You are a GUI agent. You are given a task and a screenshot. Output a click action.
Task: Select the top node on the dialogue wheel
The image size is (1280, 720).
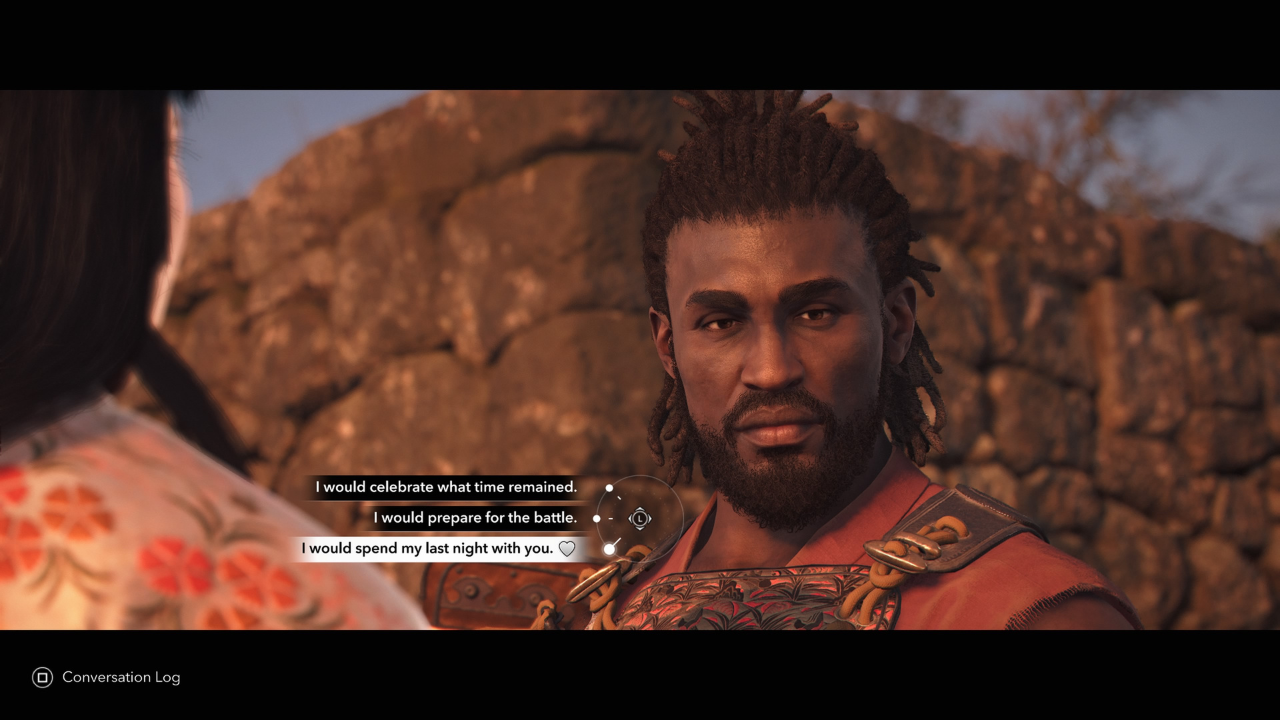[609, 488]
